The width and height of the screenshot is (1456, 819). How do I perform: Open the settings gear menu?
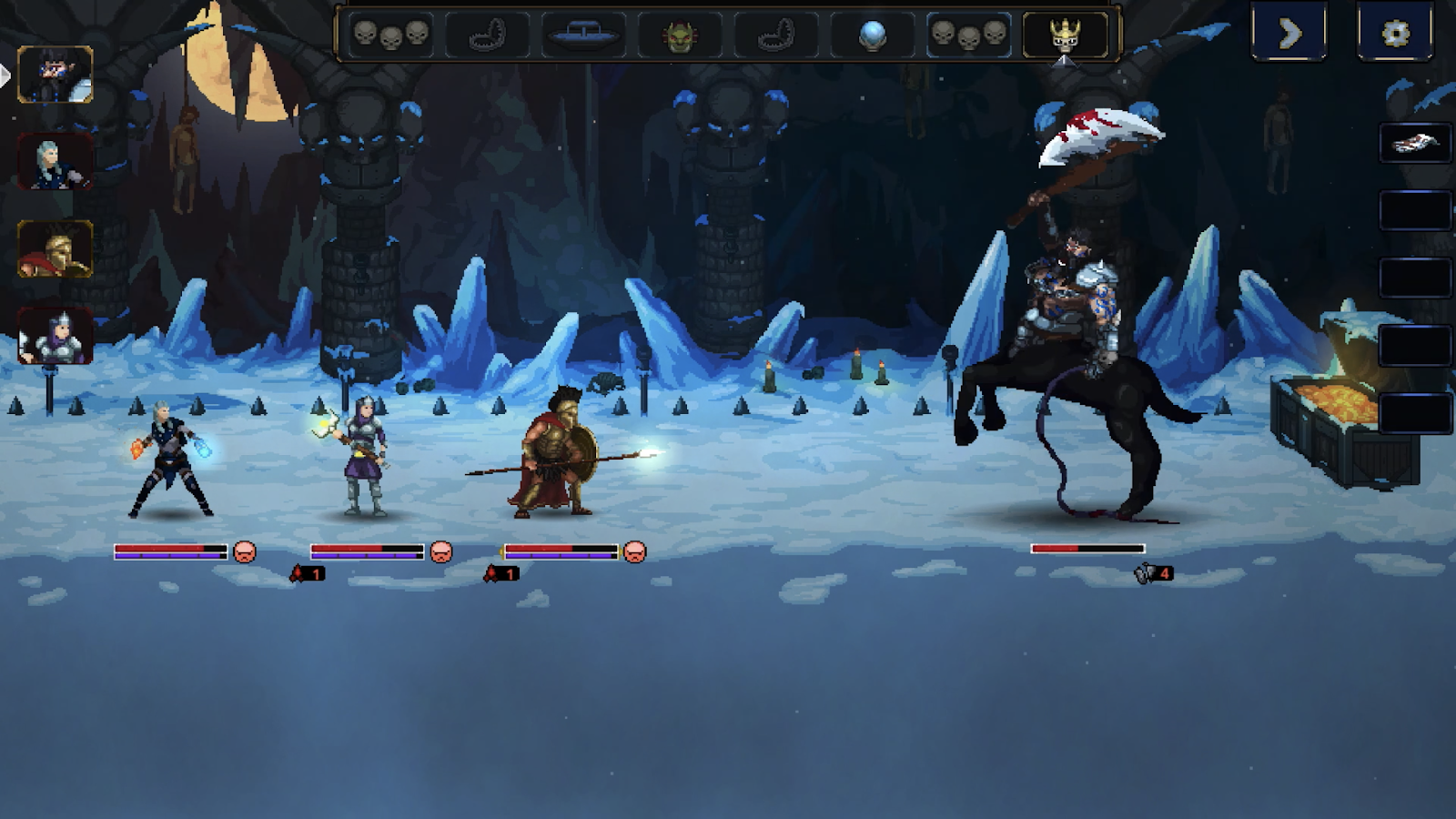coord(1394,34)
